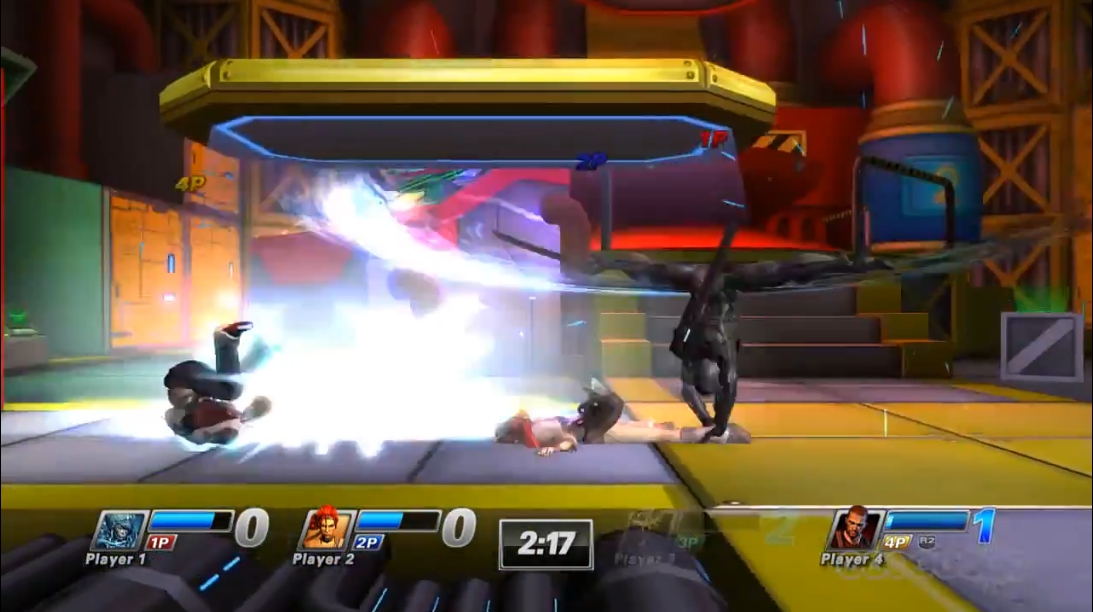Select Player 2's red-haired character portrait
The height and width of the screenshot is (612, 1093).
[327, 529]
